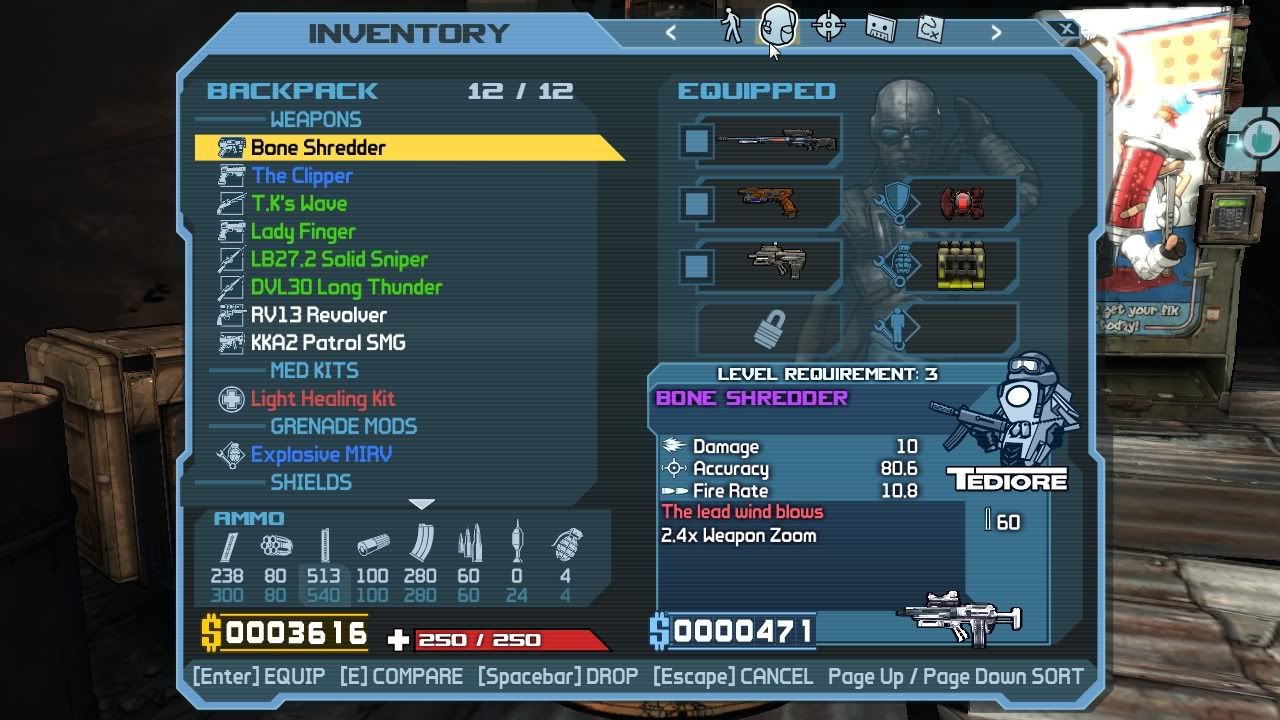Screen dimensions: 1280x720
Task: Click the equipped red shield slot
Action: 962,204
